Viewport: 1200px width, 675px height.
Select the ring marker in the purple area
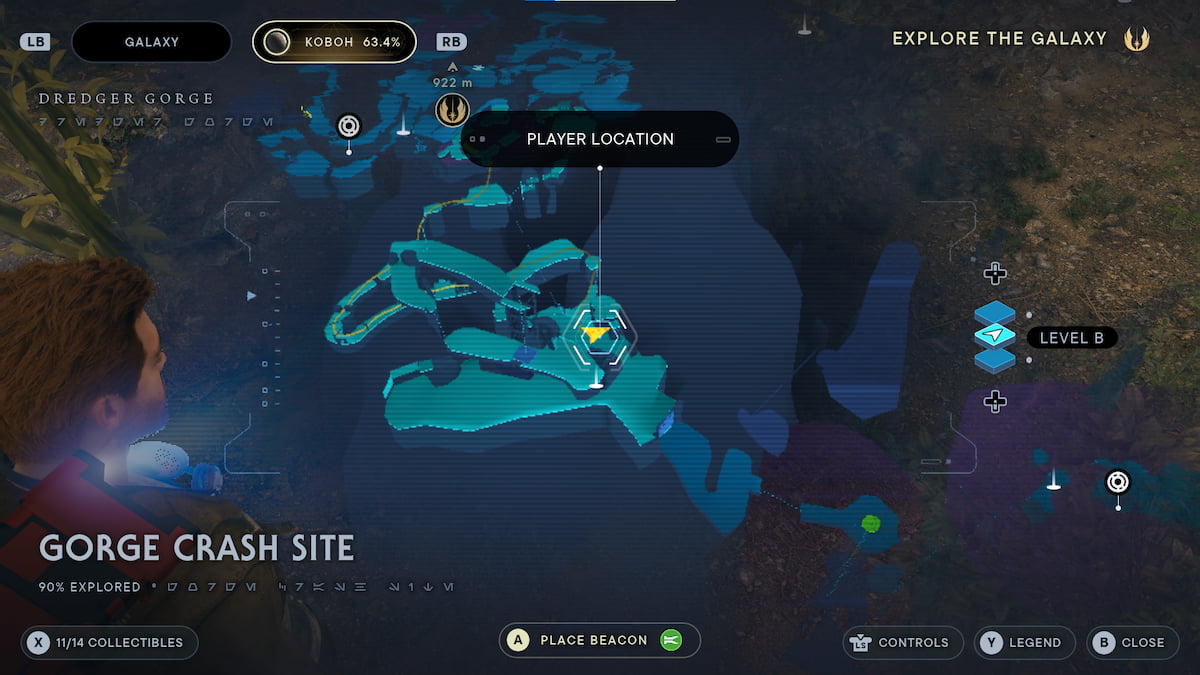tap(1117, 483)
